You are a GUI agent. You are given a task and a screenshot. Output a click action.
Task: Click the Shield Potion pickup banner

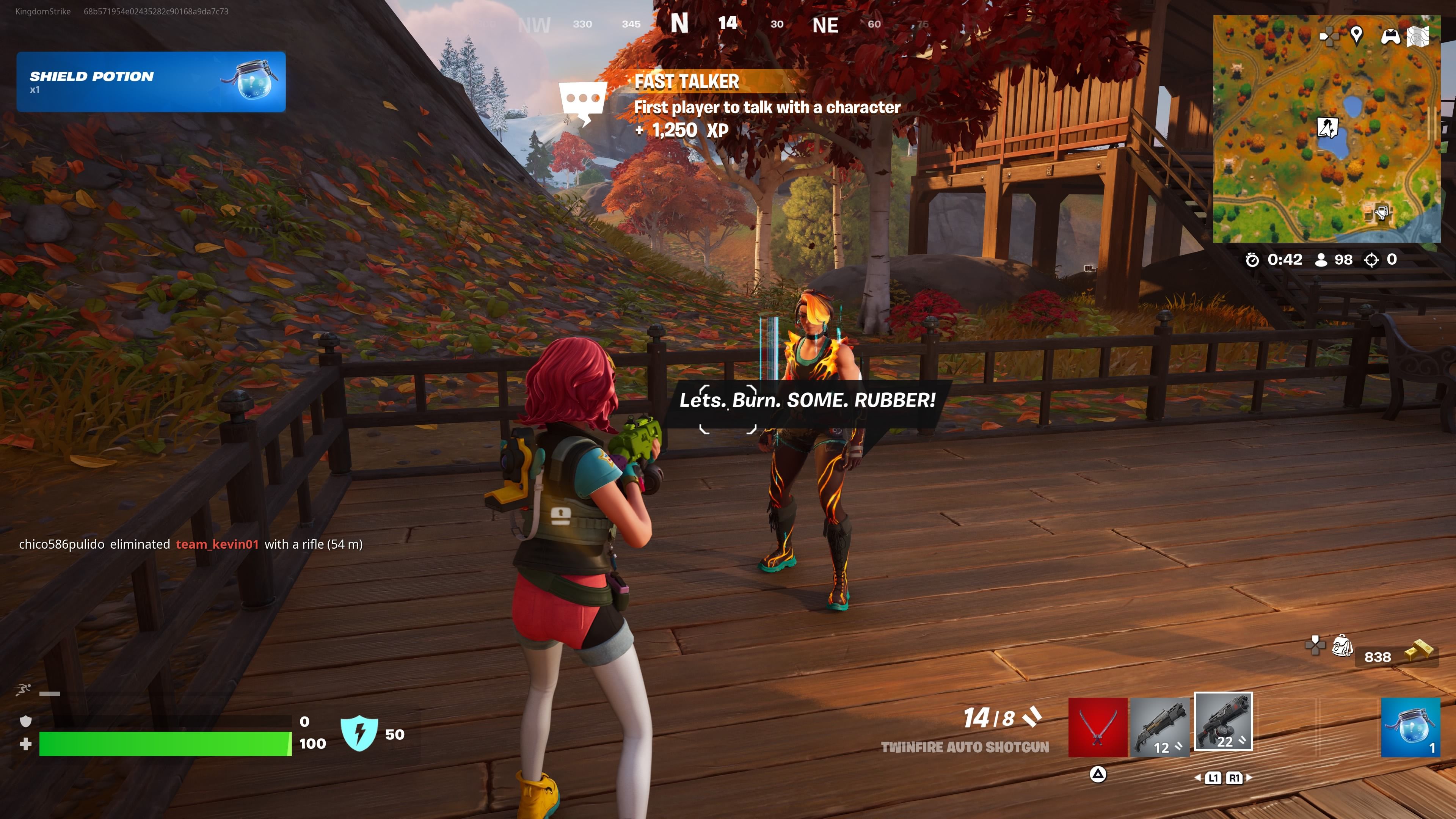click(151, 82)
